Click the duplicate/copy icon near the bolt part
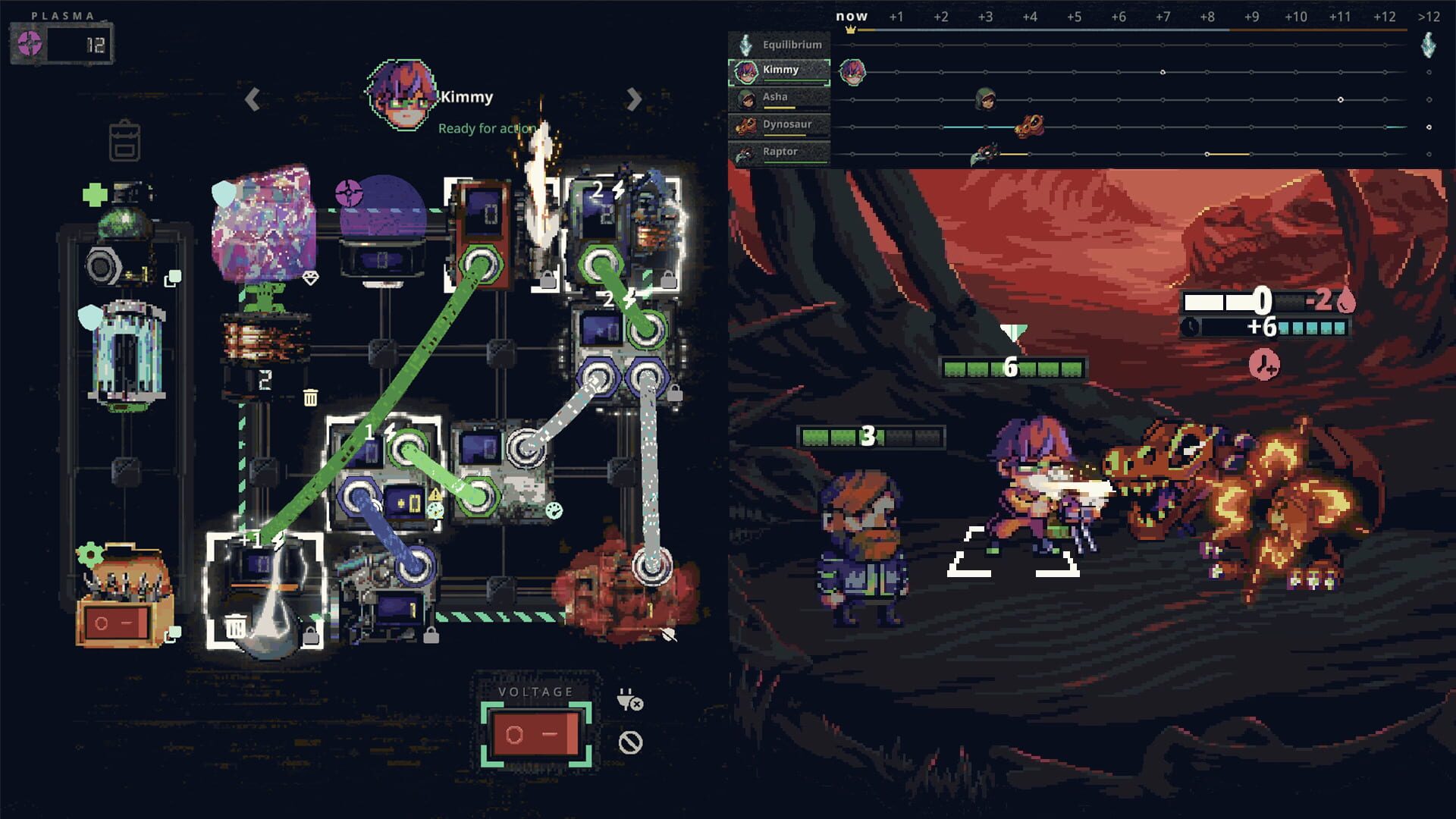The image size is (1456, 819). pyautogui.click(x=173, y=278)
